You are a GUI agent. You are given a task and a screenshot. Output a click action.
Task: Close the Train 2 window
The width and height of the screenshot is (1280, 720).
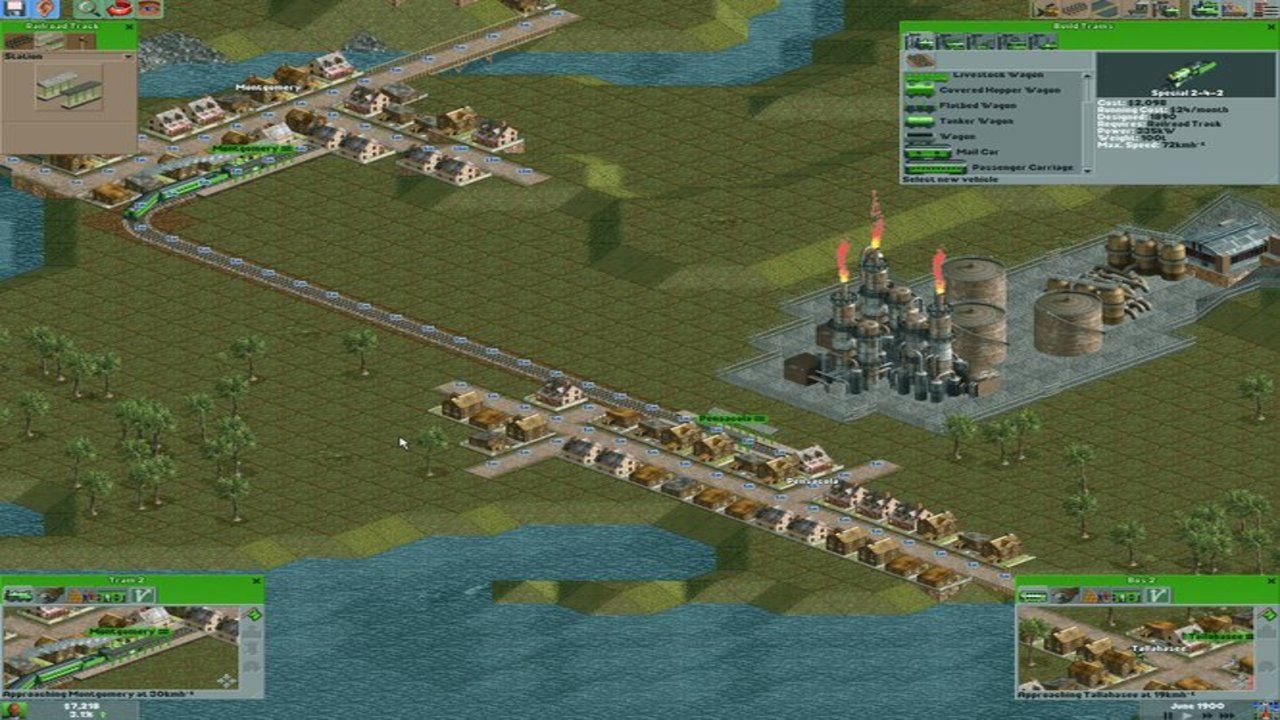[255, 580]
